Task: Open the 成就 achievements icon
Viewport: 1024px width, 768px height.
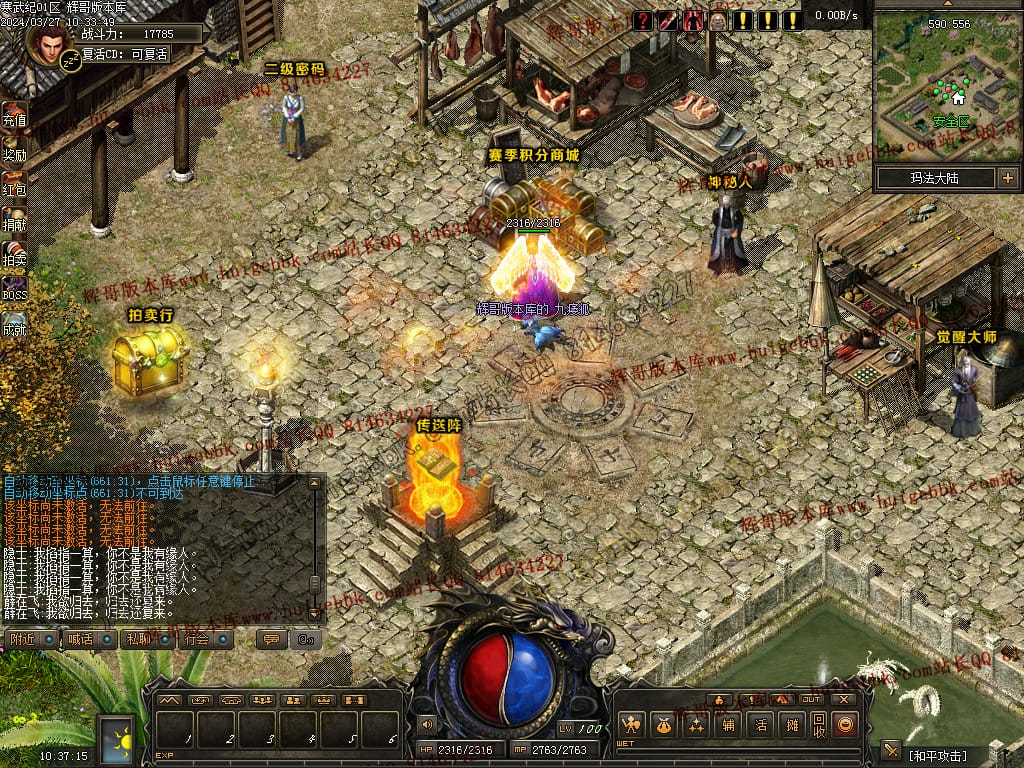Action: [x=14, y=323]
